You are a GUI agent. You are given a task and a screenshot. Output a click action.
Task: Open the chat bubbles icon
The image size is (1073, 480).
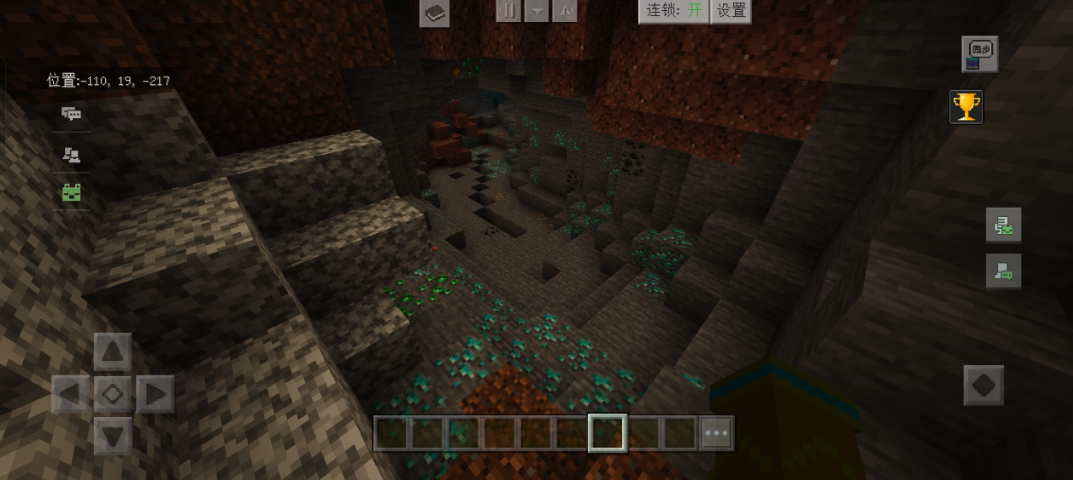71,114
